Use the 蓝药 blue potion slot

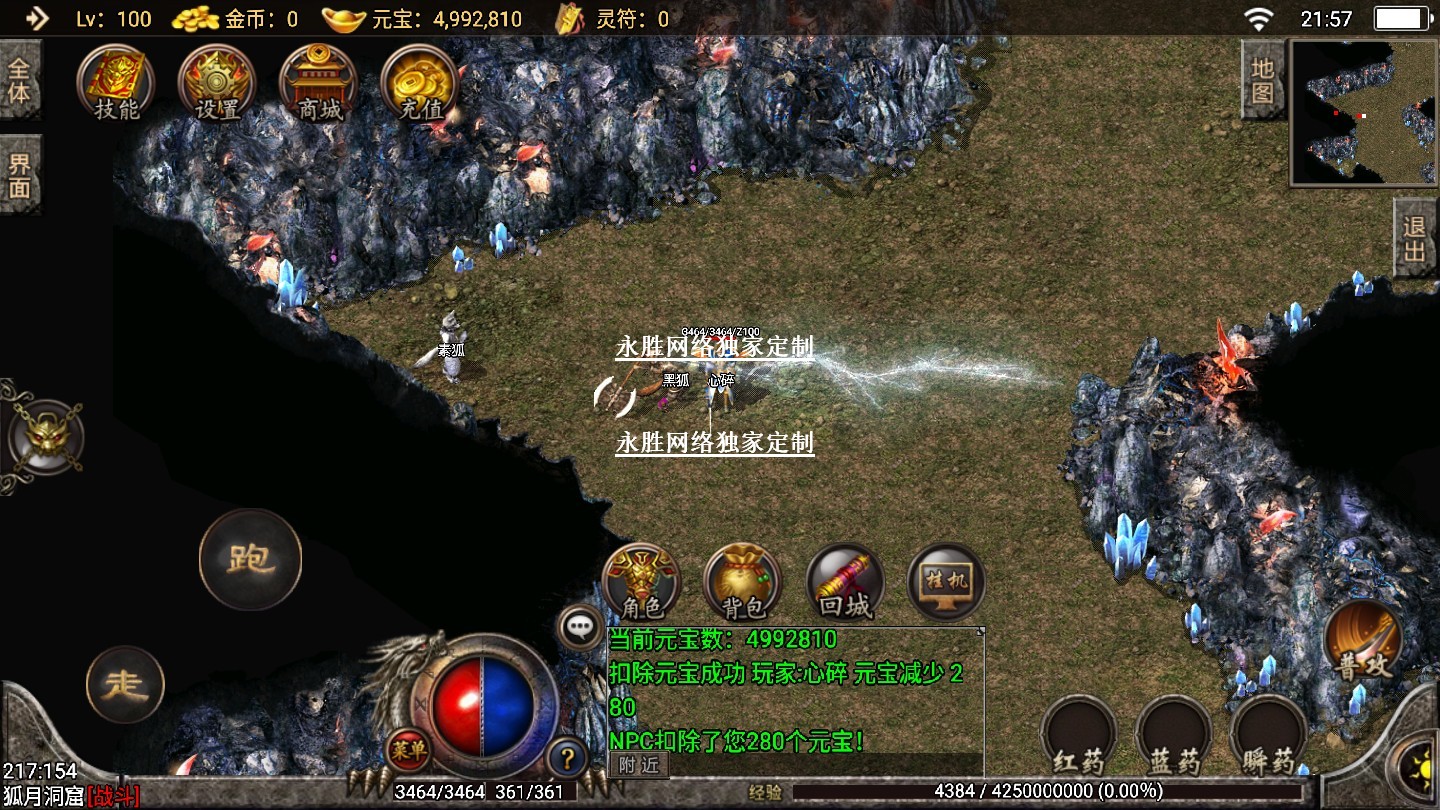click(1174, 735)
